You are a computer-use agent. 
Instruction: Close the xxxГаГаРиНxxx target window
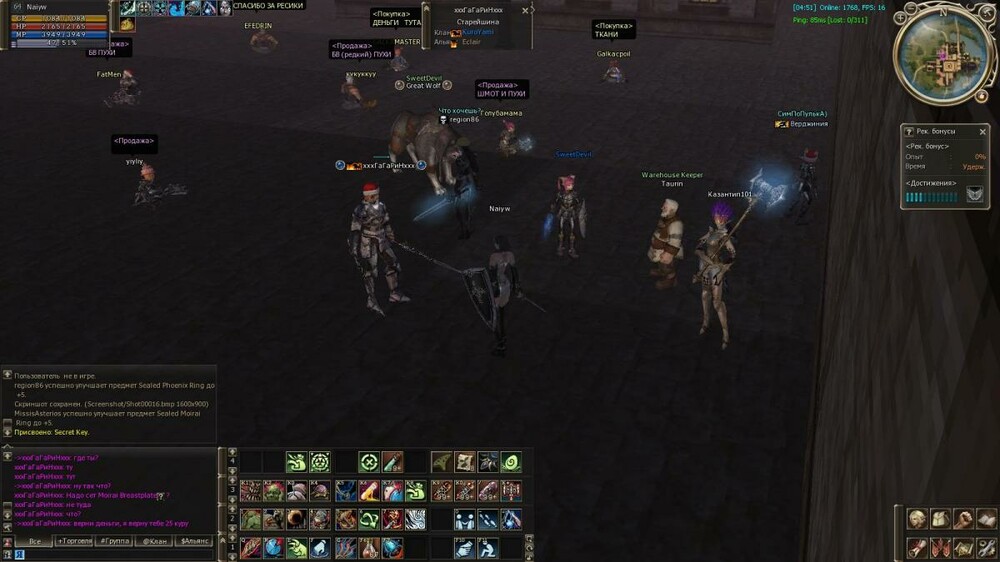click(526, 10)
